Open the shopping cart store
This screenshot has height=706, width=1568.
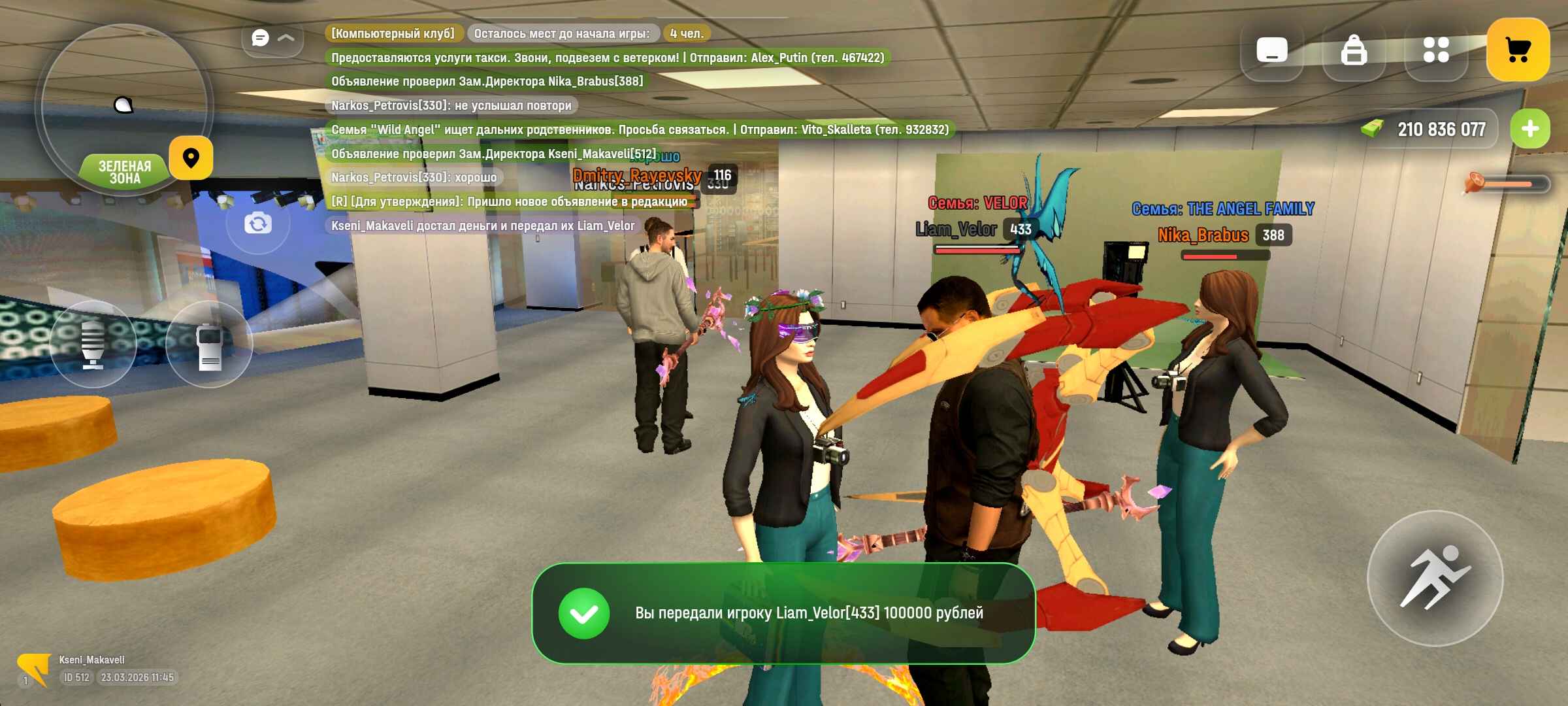(x=1518, y=50)
